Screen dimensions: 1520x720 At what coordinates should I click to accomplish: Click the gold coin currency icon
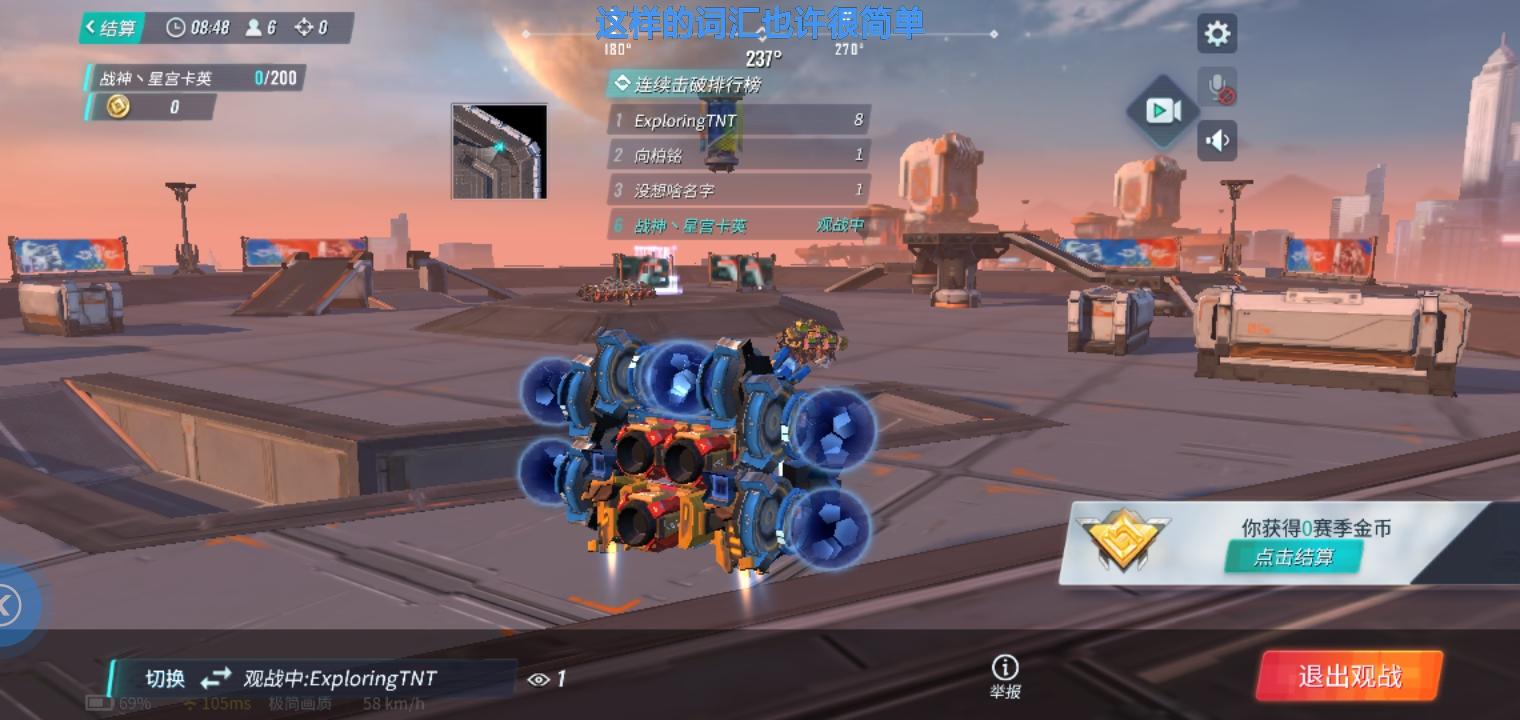[119, 107]
